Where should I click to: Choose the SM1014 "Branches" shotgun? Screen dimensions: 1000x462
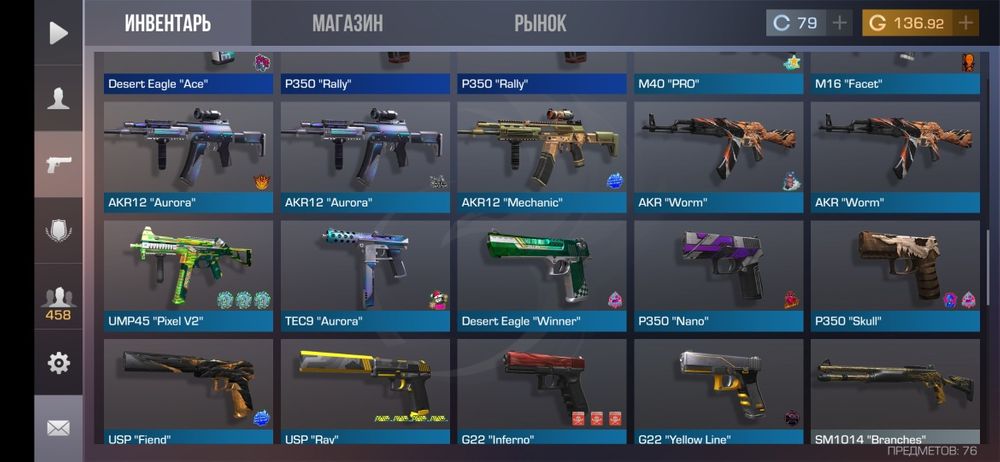[x=896, y=392]
